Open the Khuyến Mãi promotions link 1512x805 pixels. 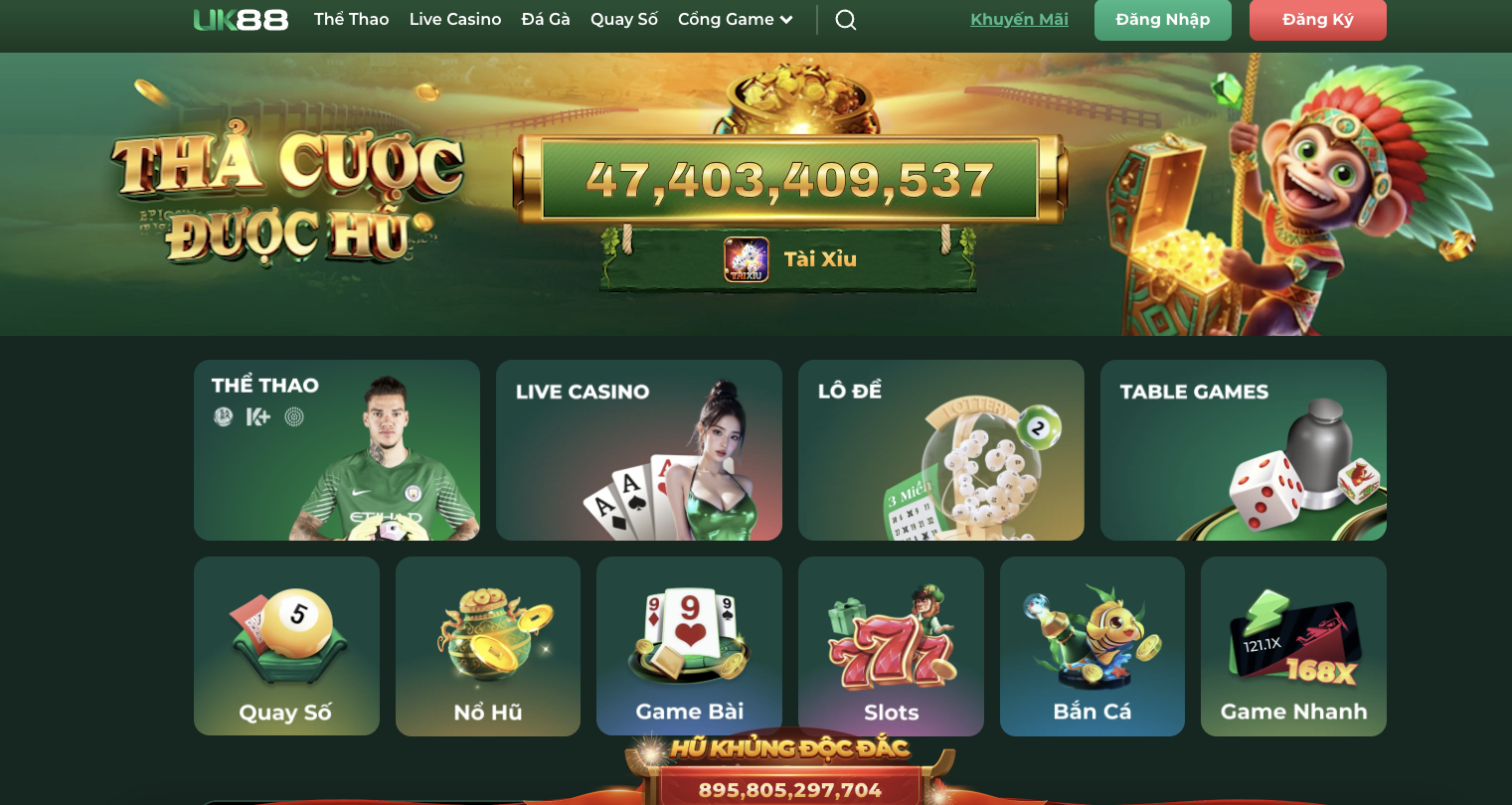(1019, 20)
